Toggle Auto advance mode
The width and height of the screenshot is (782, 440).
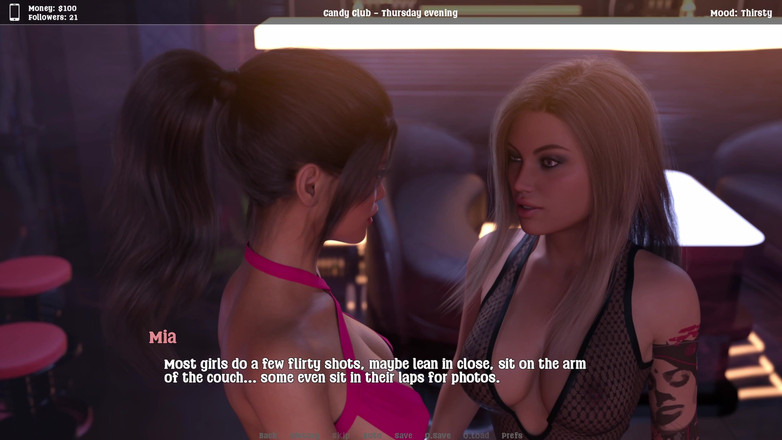point(373,436)
